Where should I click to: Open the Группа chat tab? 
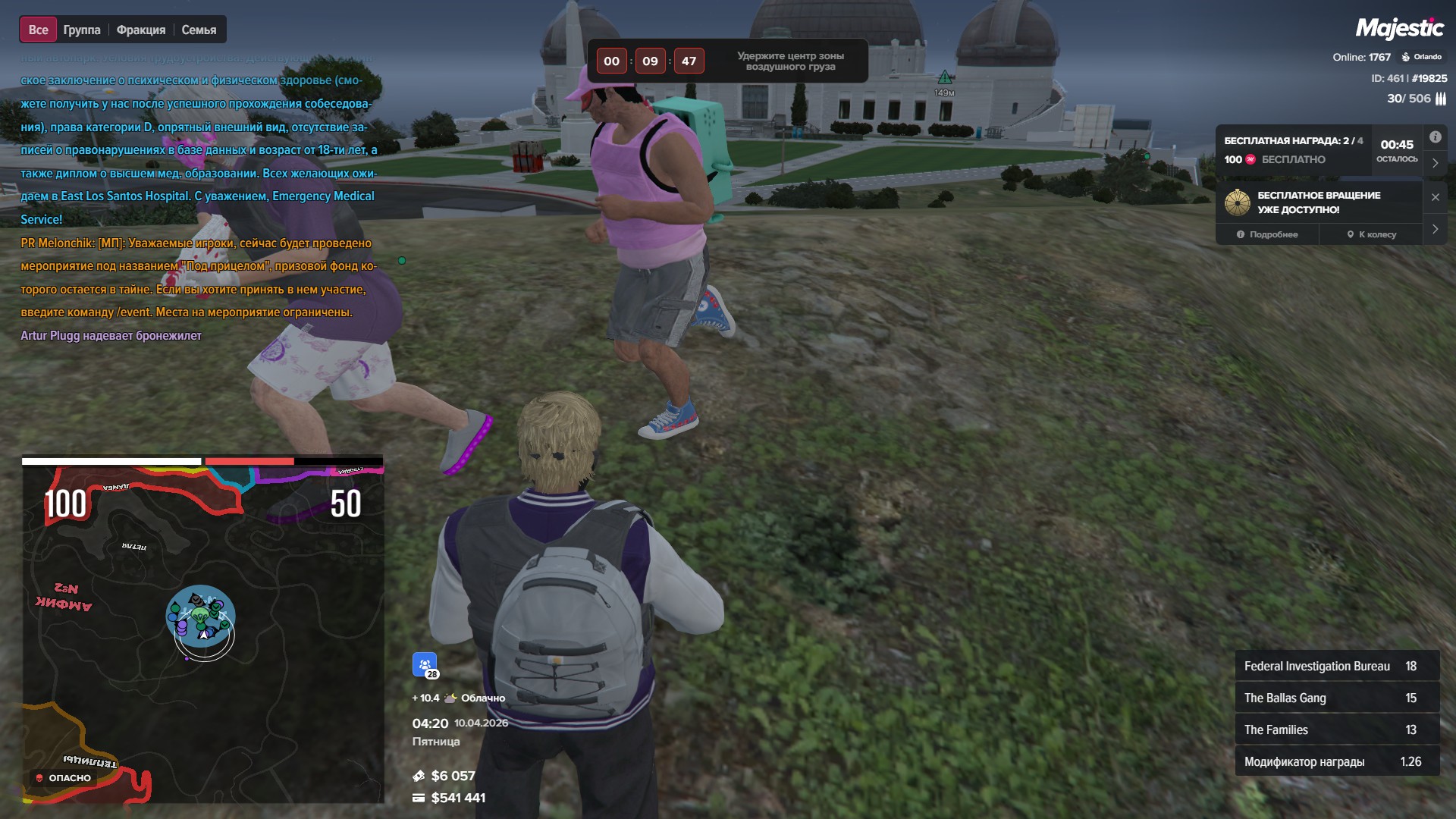click(x=82, y=30)
